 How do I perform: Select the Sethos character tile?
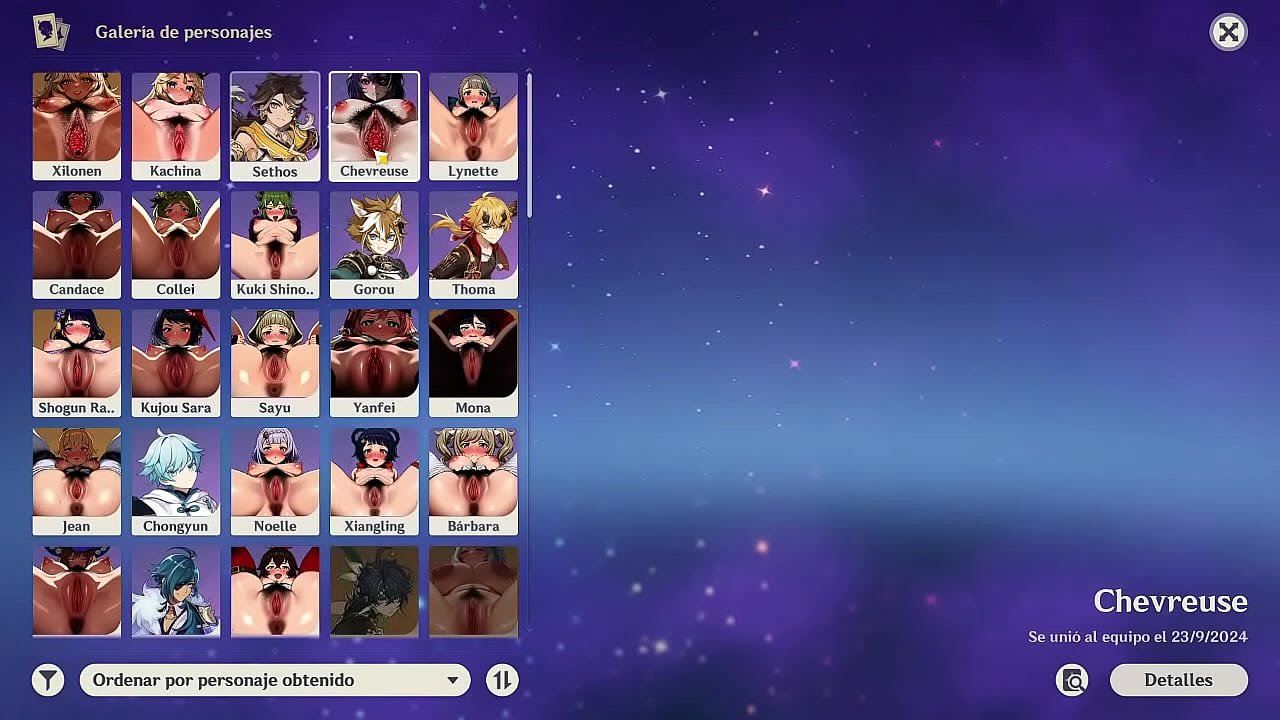pyautogui.click(x=275, y=126)
